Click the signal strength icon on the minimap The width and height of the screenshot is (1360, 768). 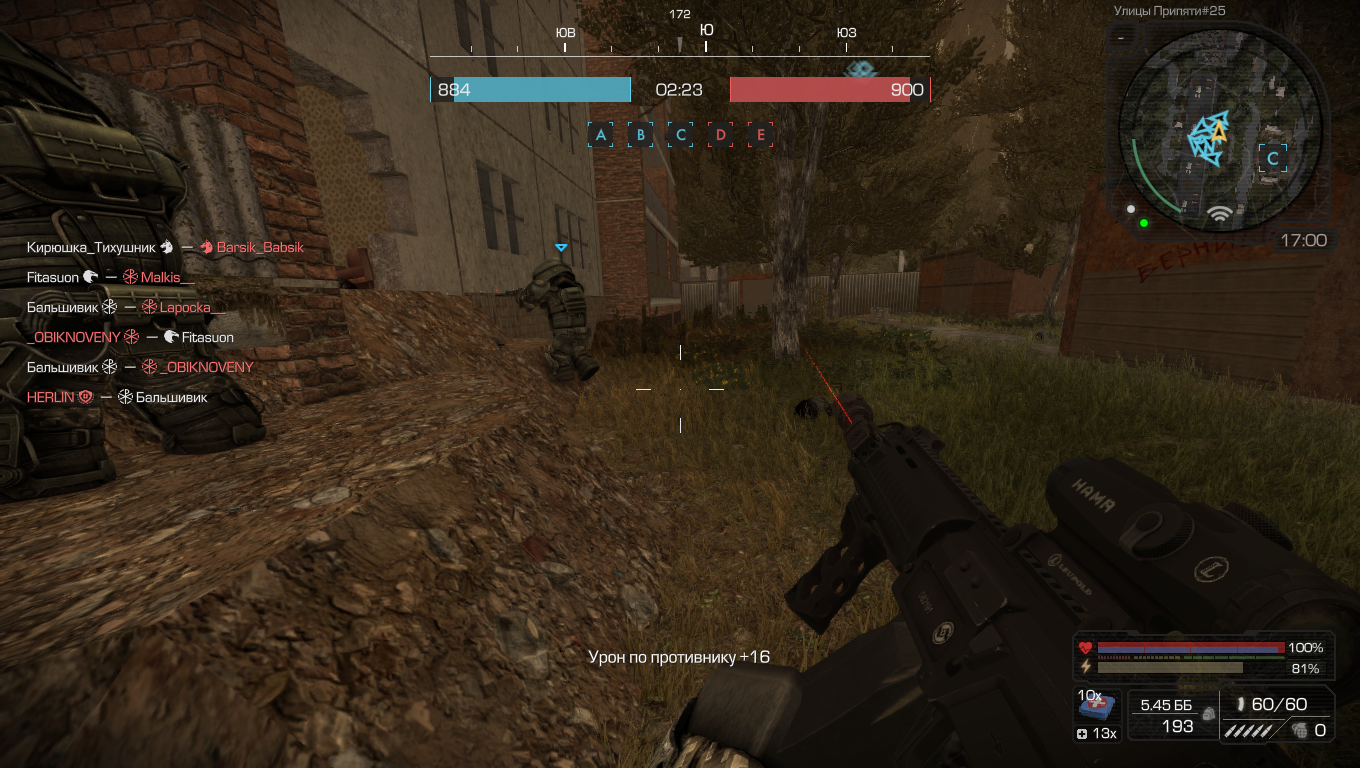click(x=1218, y=213)
